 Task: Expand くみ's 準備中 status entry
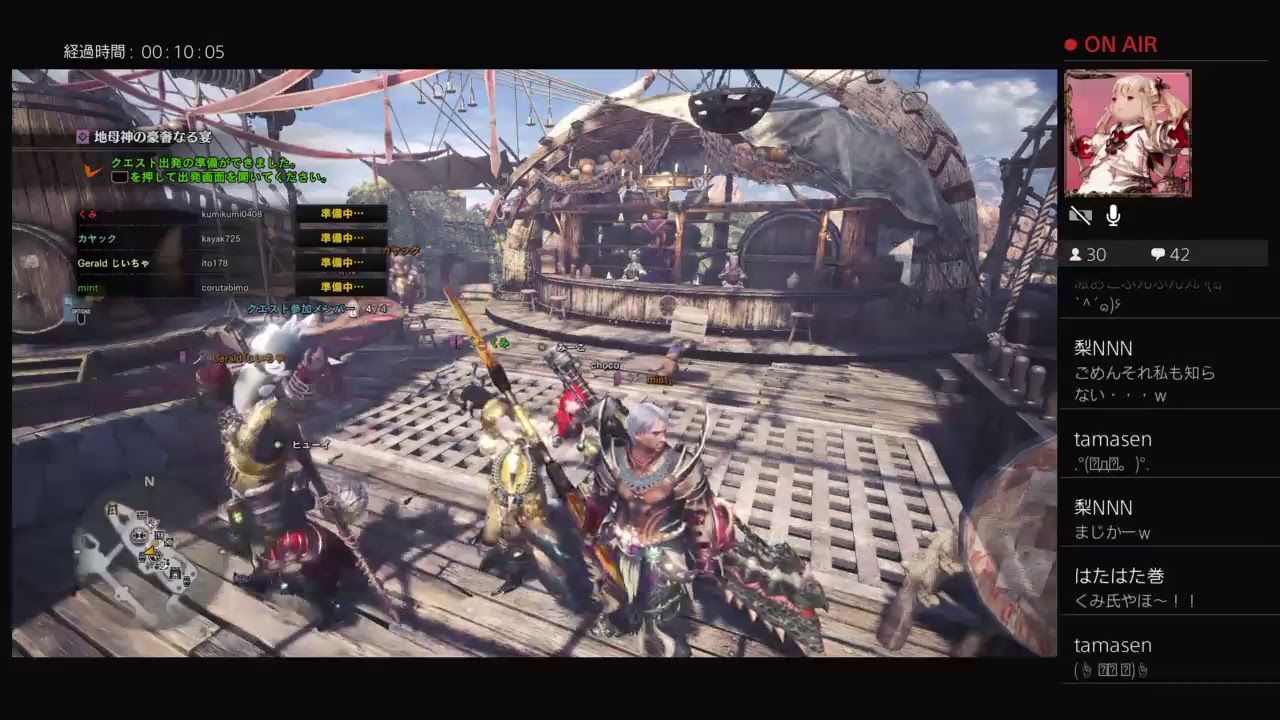click(x=340, y=213)
